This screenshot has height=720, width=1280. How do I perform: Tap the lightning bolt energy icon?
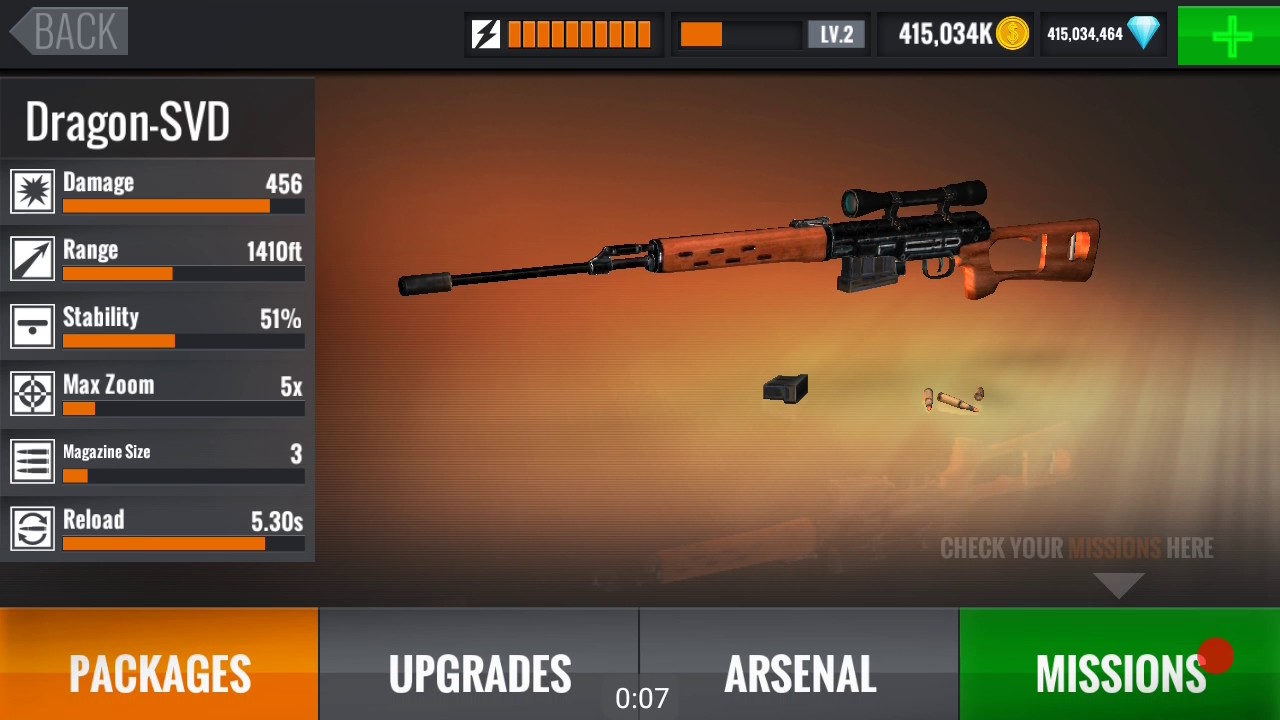[486, 35]
